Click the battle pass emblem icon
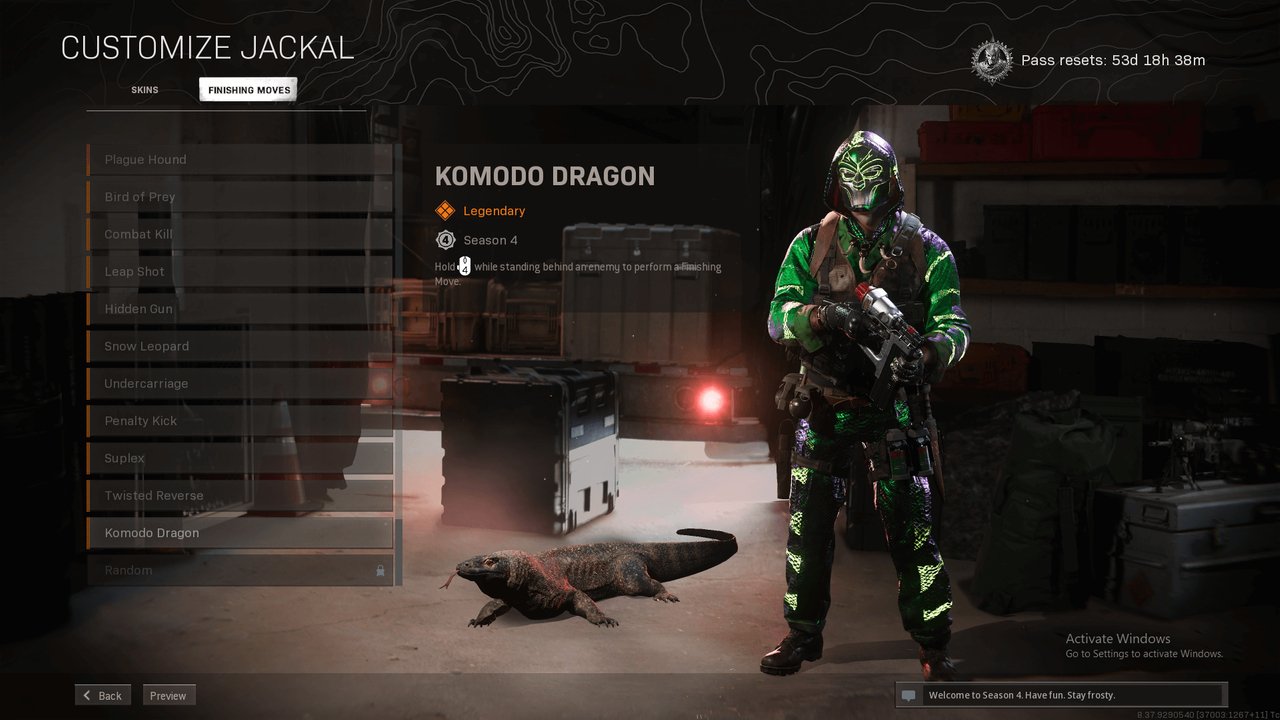This screenshot has width=1280, height=720. [x=991, y=61]
